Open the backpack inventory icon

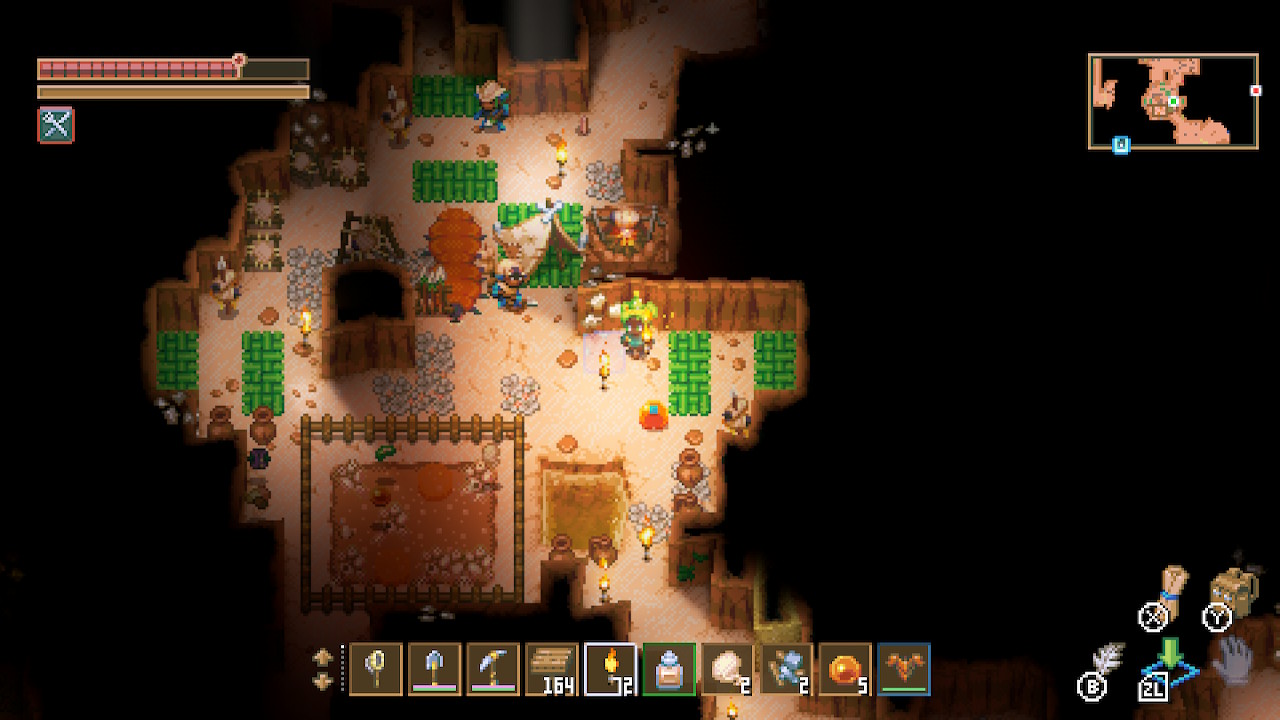point(1234,592)
